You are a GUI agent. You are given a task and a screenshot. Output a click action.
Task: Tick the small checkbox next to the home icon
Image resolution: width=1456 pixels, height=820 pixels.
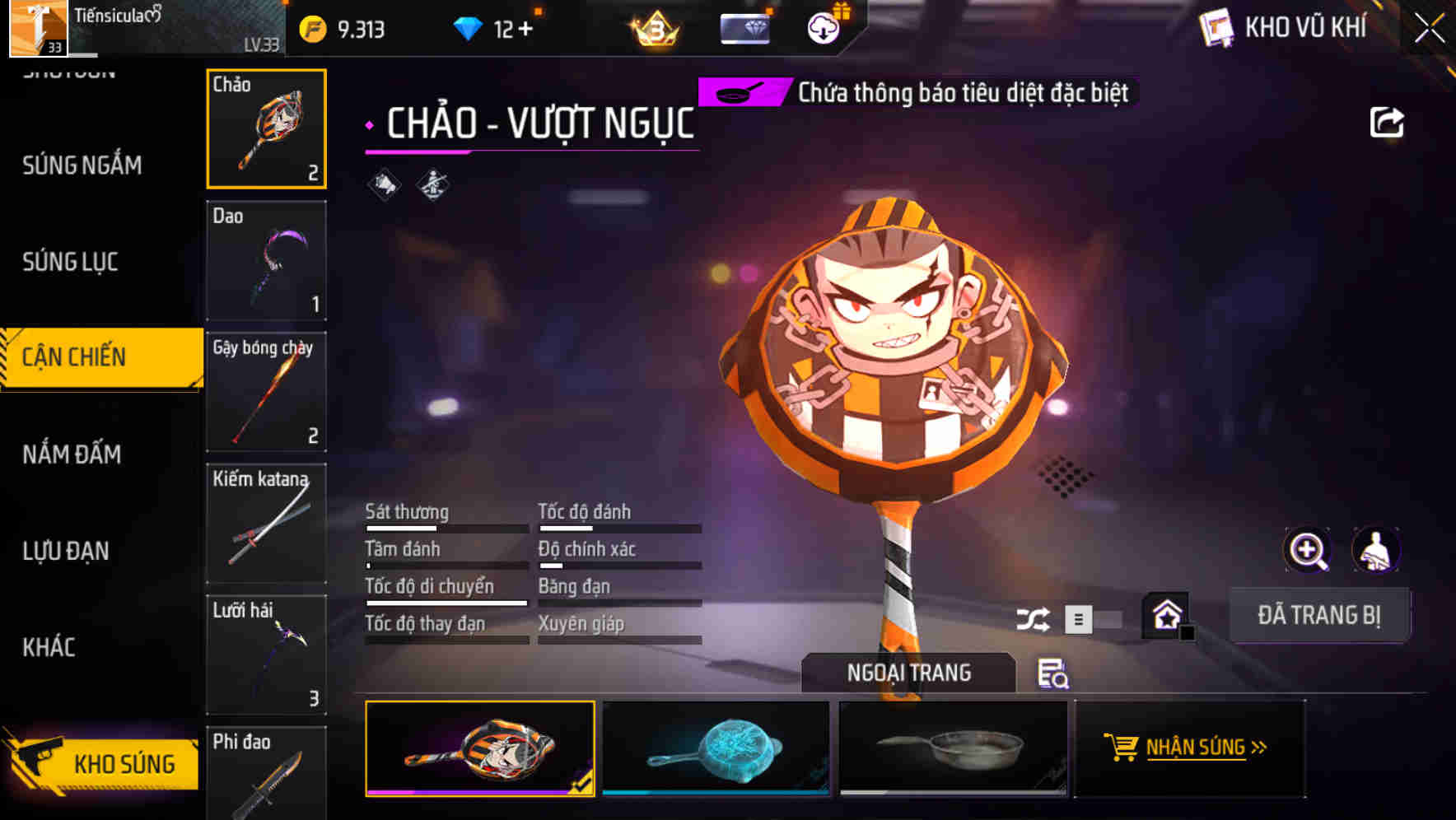[x=1186, y=632]
